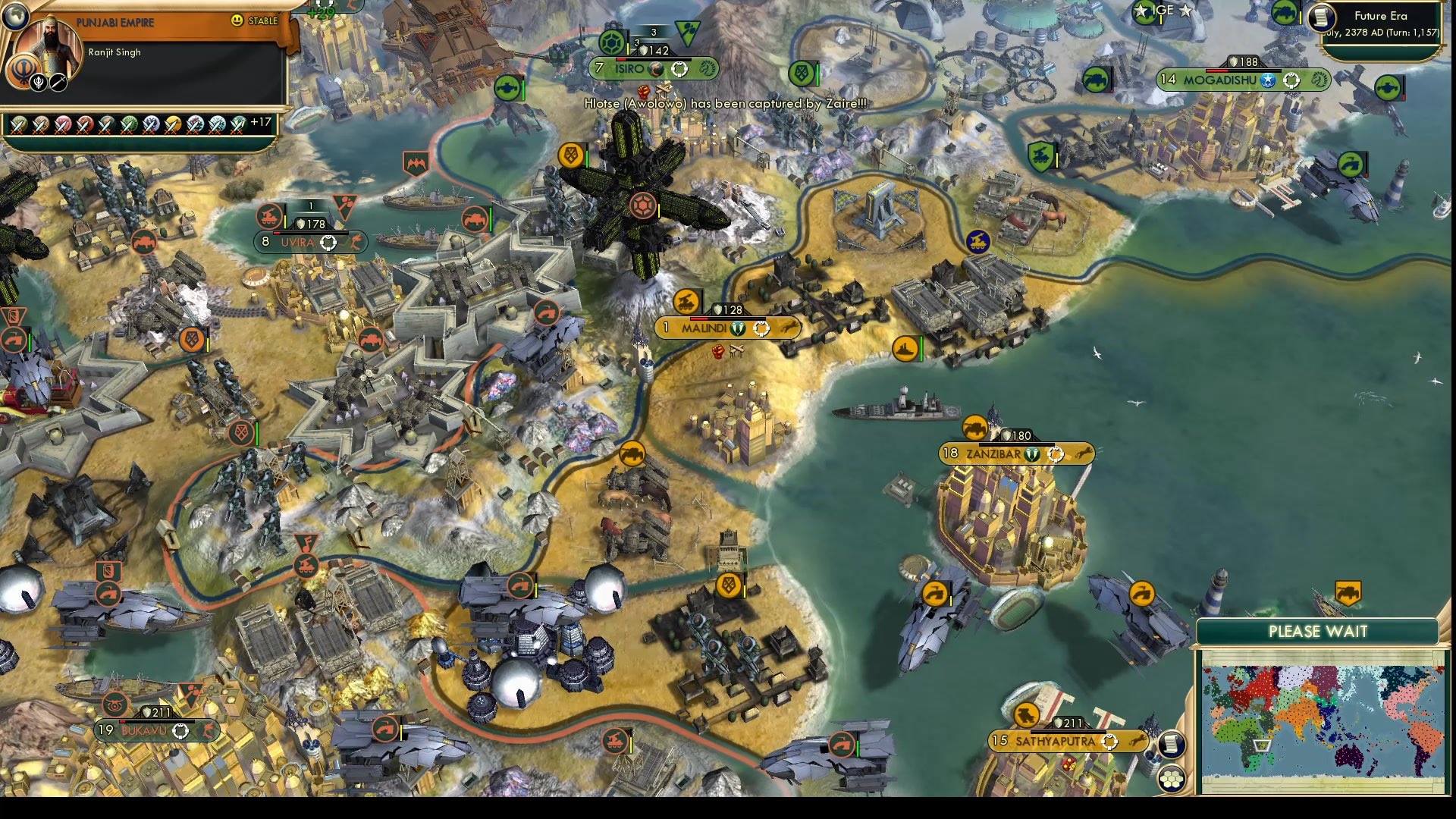Click the globe icon above the leader portrait

[x=15, y=15]
